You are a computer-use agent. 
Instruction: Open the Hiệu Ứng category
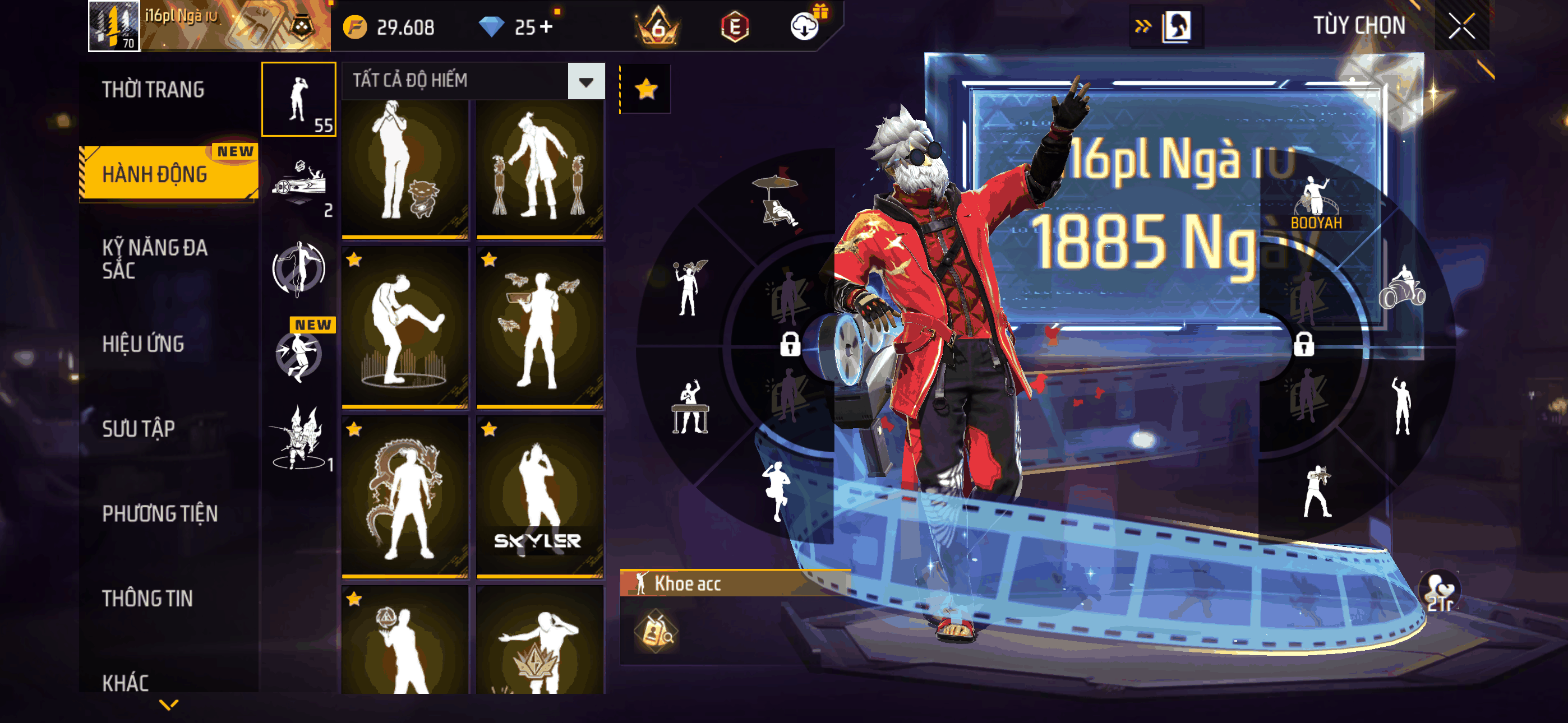click(x=143, y=344)
